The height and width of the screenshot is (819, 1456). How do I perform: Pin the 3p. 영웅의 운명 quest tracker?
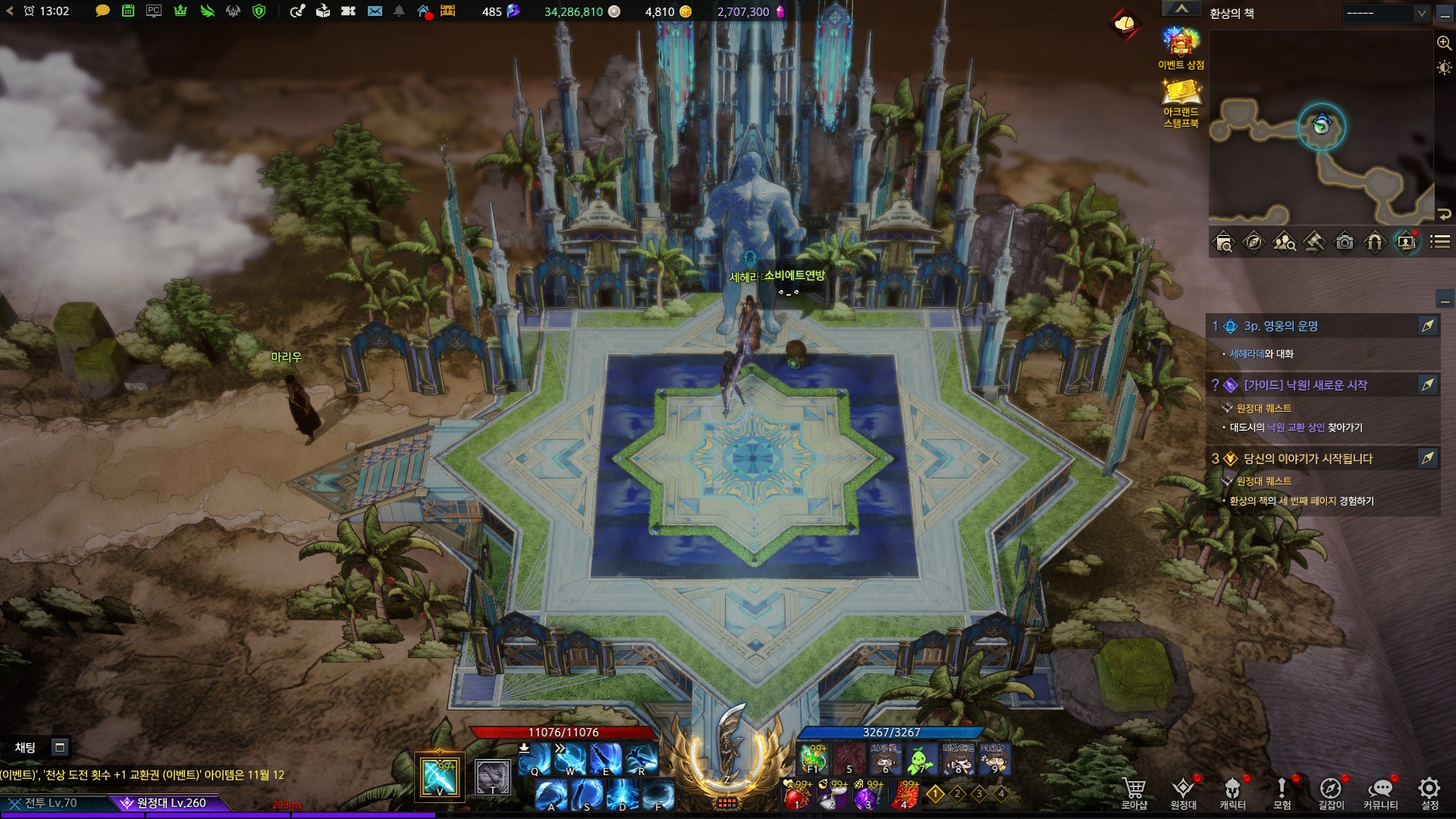point(1428,326)
